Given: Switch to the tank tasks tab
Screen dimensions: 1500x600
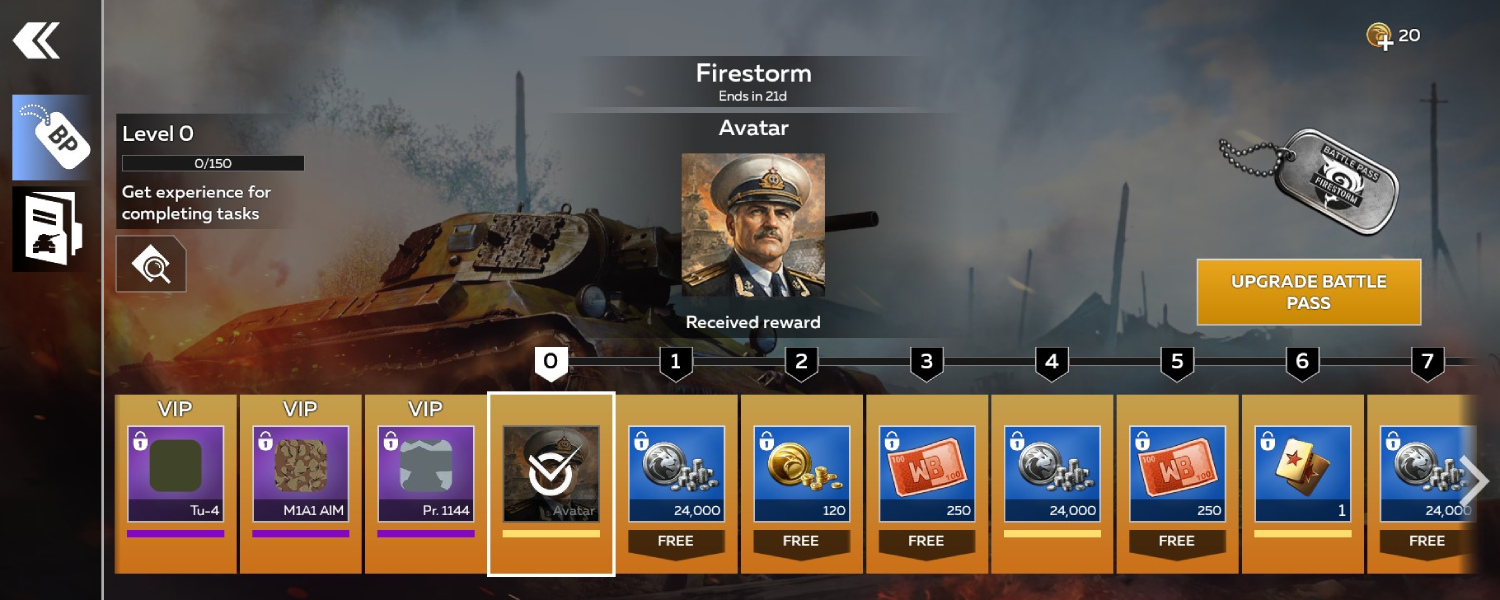Looking at the screenshot, I should [51, 229].
